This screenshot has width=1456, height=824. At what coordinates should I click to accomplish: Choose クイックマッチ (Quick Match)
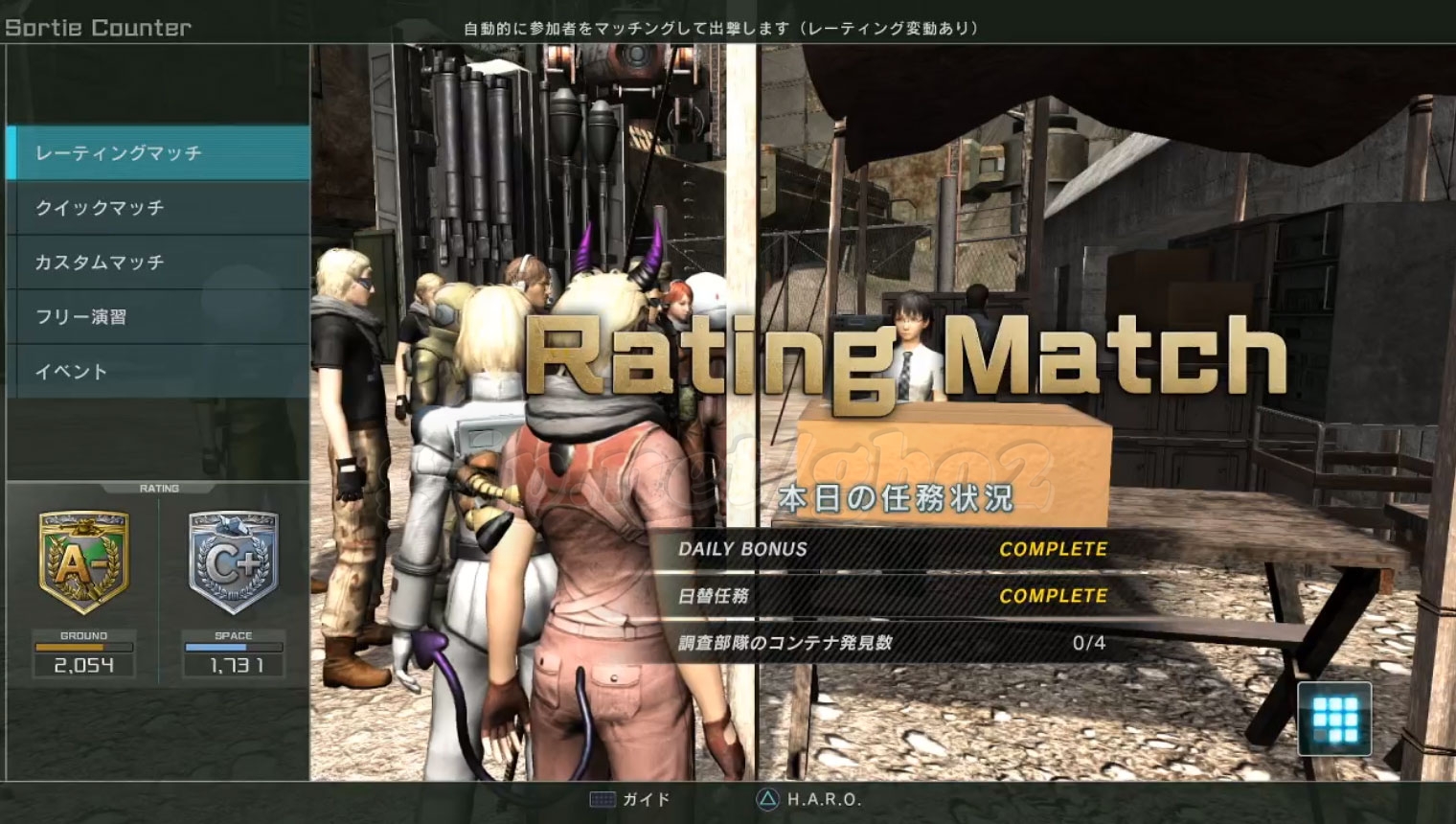158,208
